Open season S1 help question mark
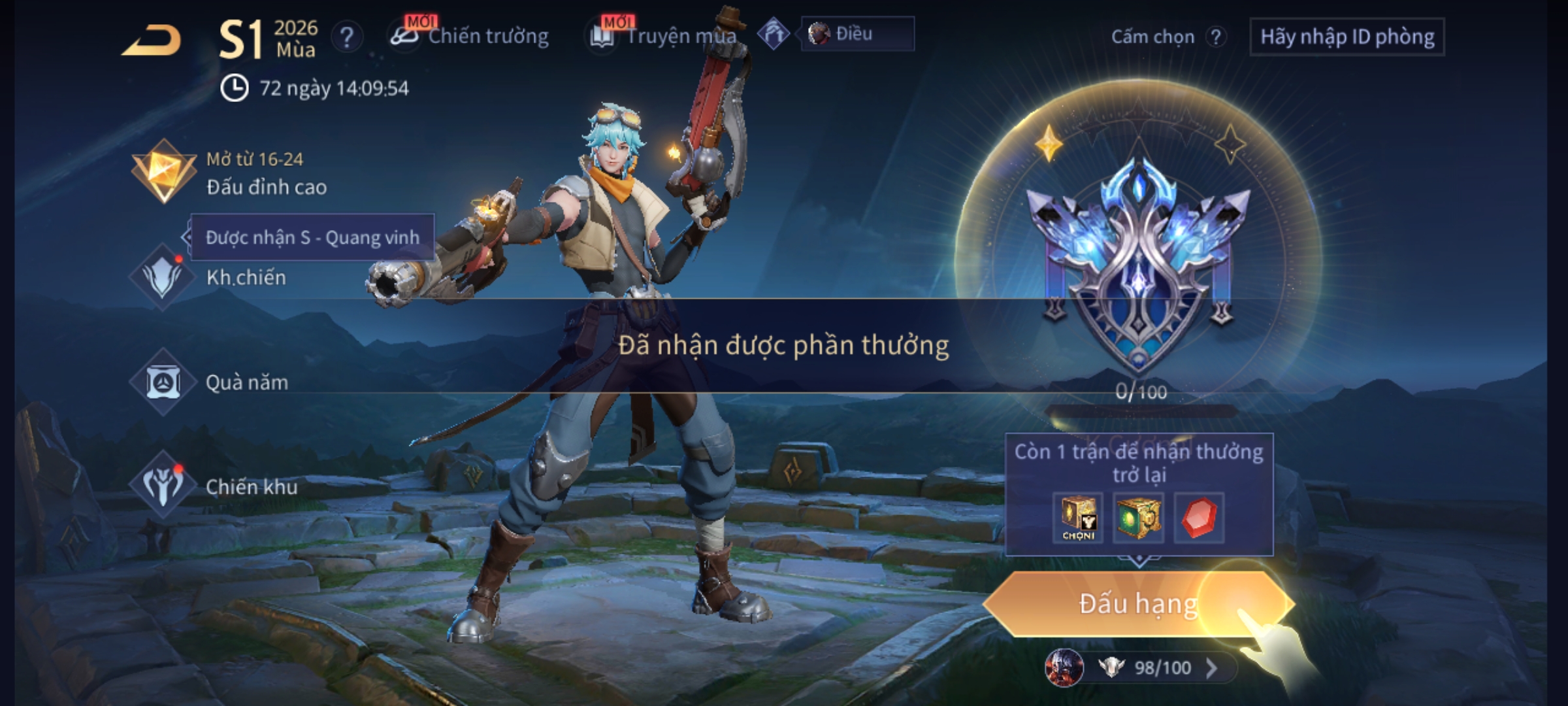Image resolution: width=1568 pixels, height=706 pixels. point(347,37)
